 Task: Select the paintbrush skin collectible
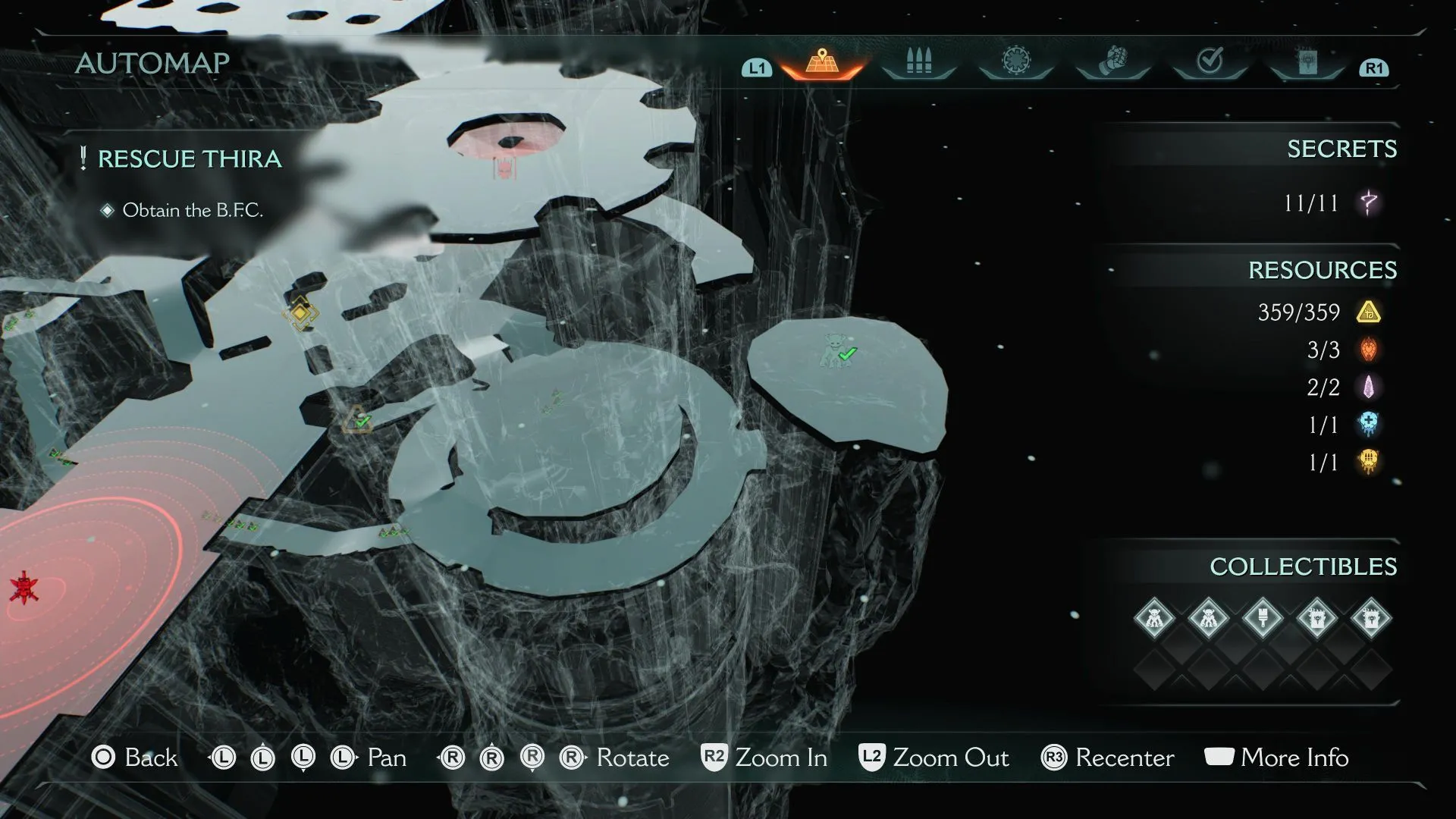click(1263, 618)
